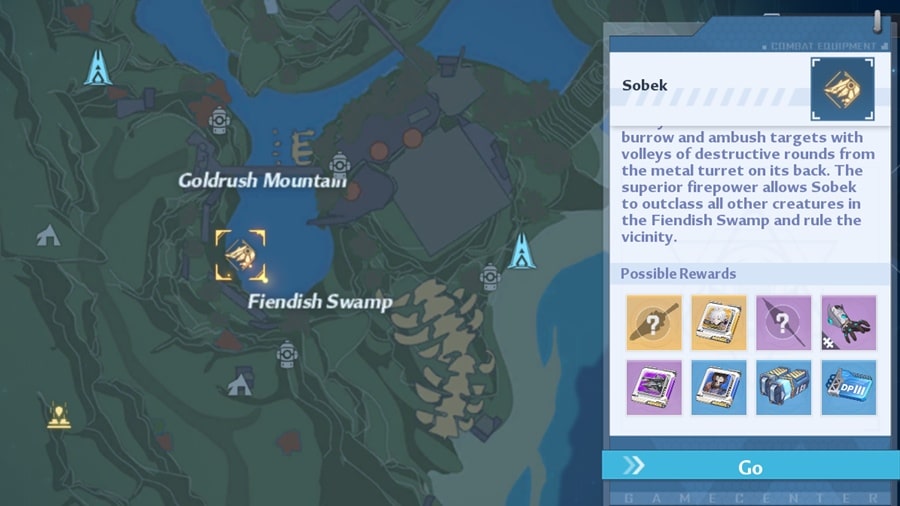Inspect the gold mystery weapon reward
The height and width of the screenshot is (506, 900).
click(x=654, y=323)
